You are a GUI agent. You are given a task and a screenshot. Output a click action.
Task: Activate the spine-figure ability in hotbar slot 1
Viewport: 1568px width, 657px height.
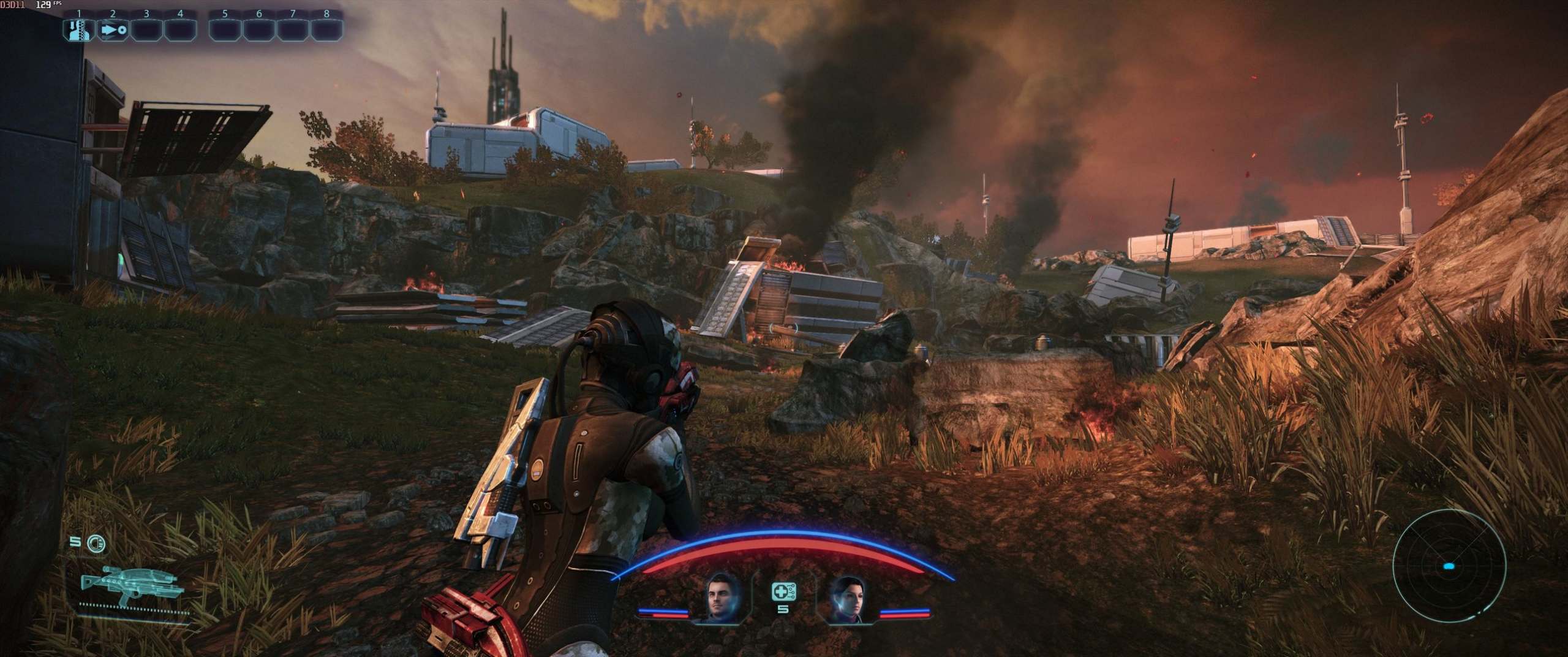79,29
